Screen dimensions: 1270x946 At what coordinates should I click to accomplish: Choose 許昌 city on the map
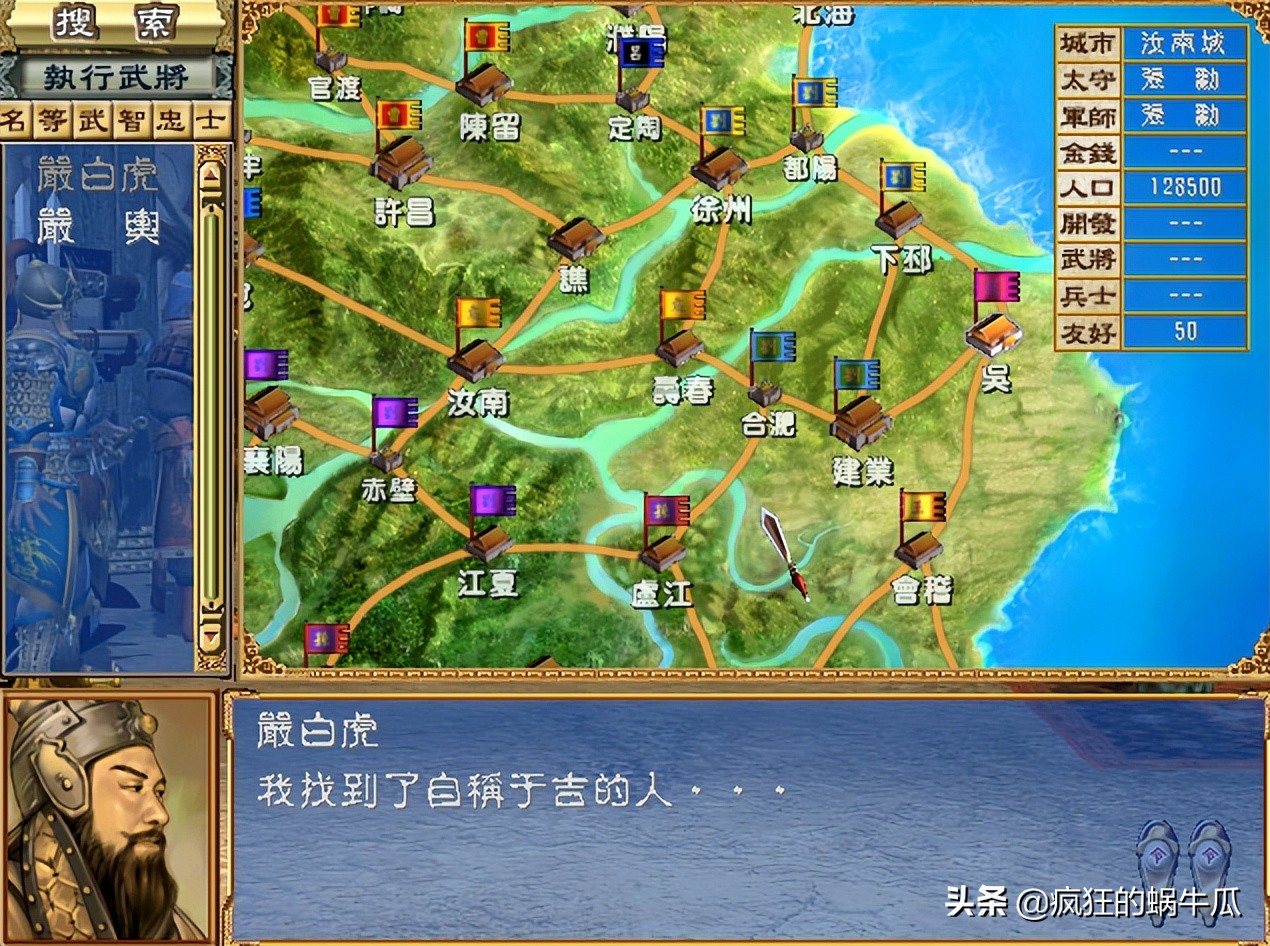click(401, 164)
